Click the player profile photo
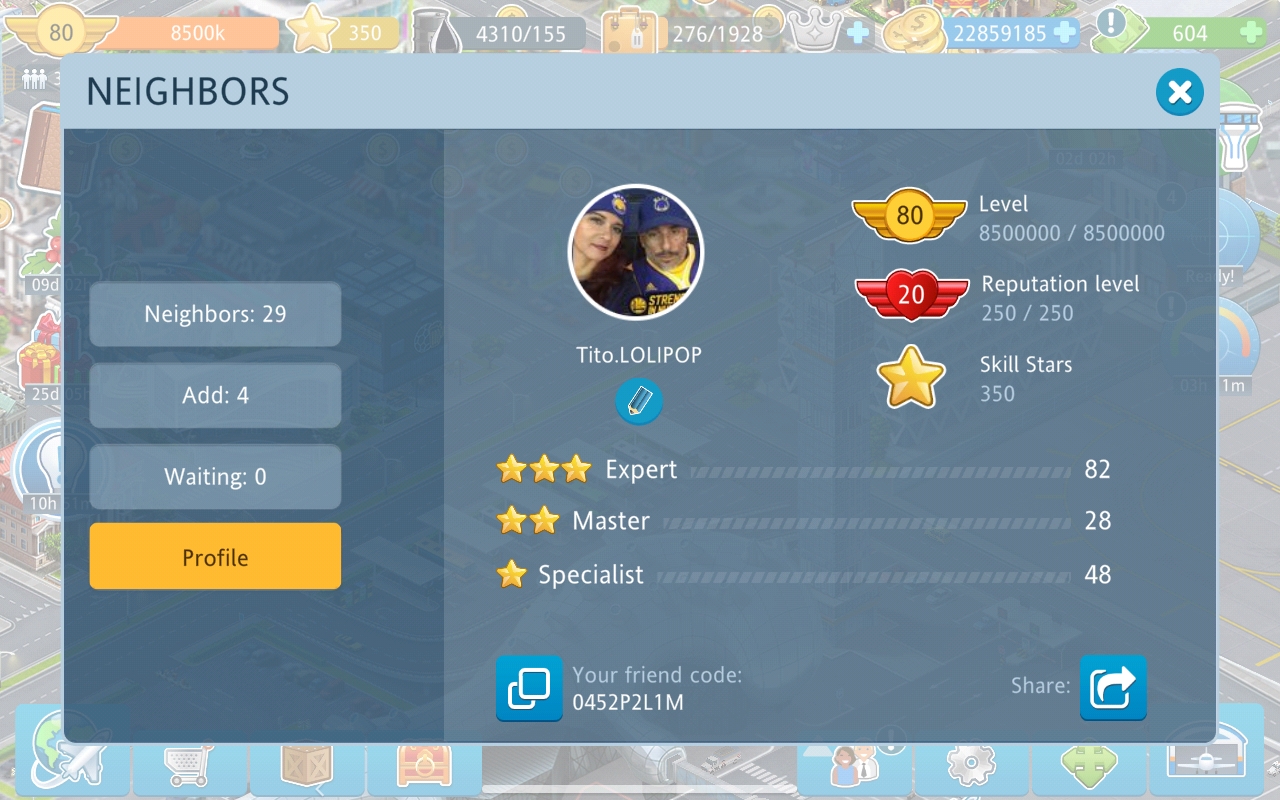Screen dimensions: 1280x800 click(x=636, y=252)
